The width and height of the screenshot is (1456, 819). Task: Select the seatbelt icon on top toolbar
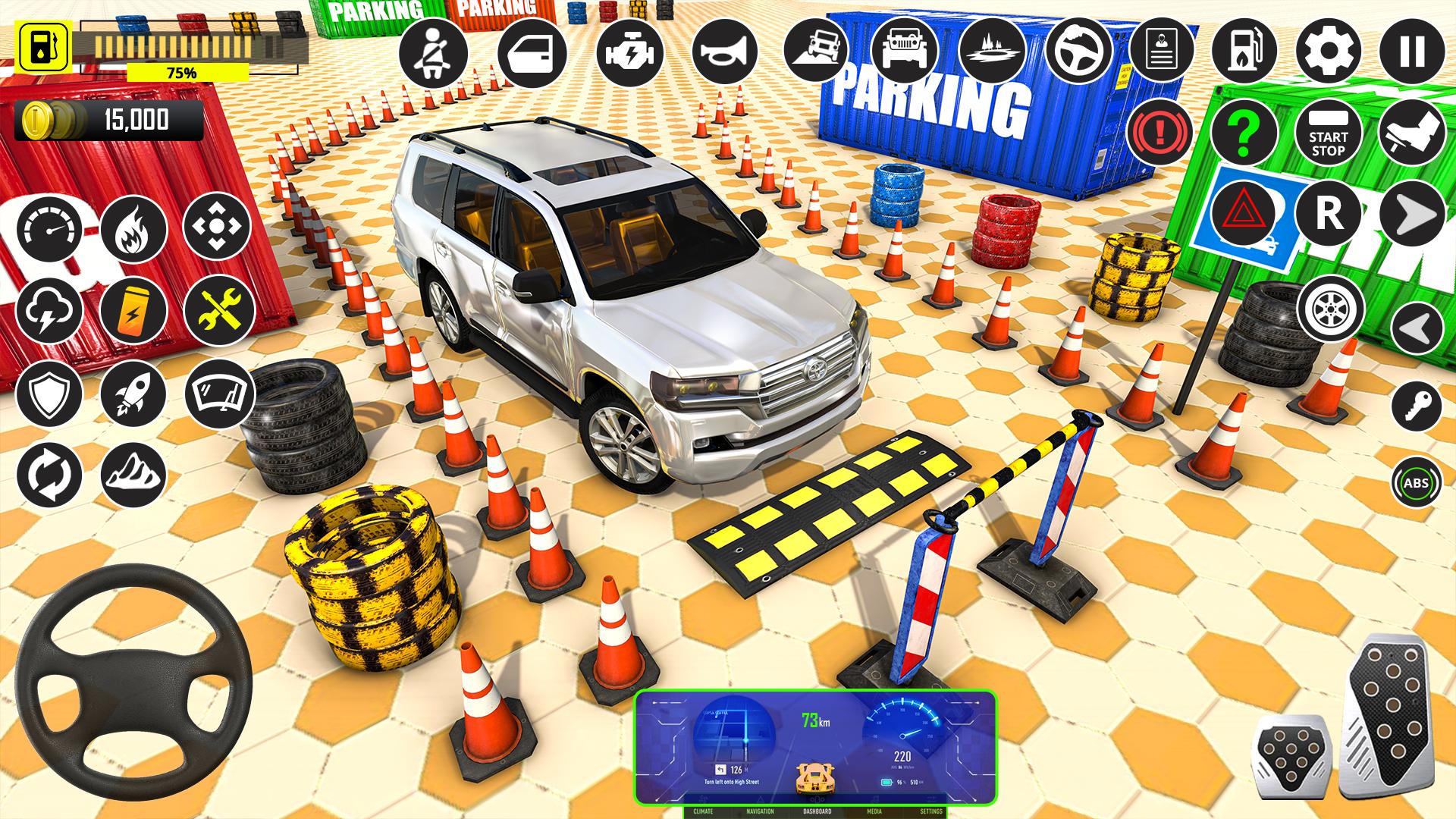(432, 52)
